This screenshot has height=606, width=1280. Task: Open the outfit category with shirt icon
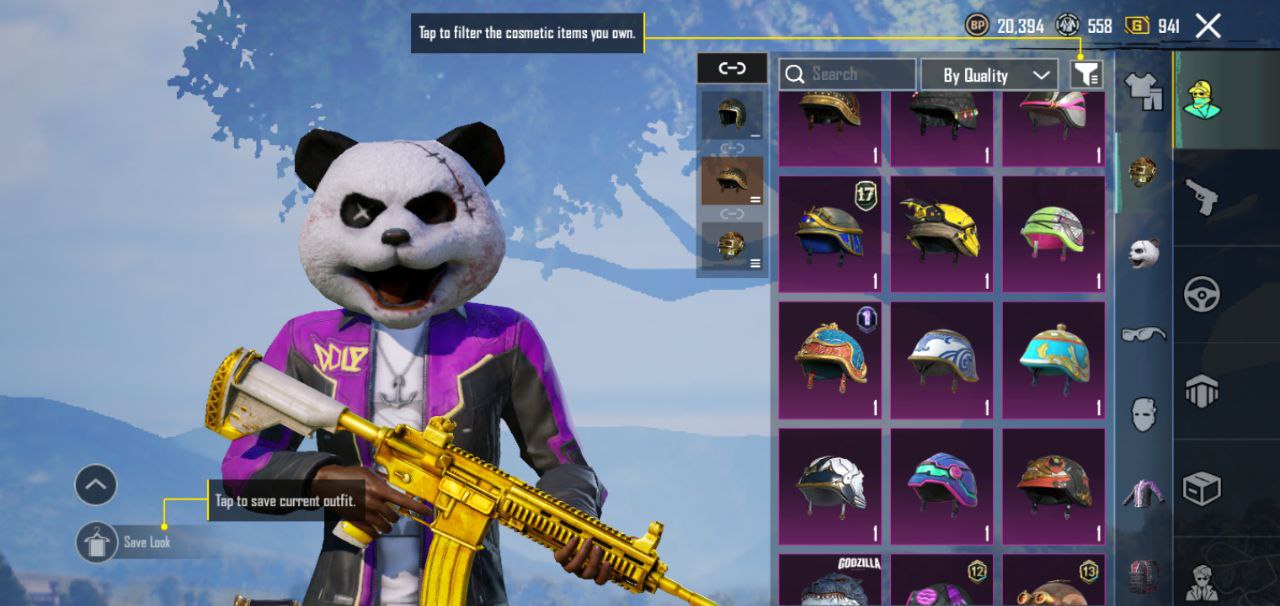1143,91
